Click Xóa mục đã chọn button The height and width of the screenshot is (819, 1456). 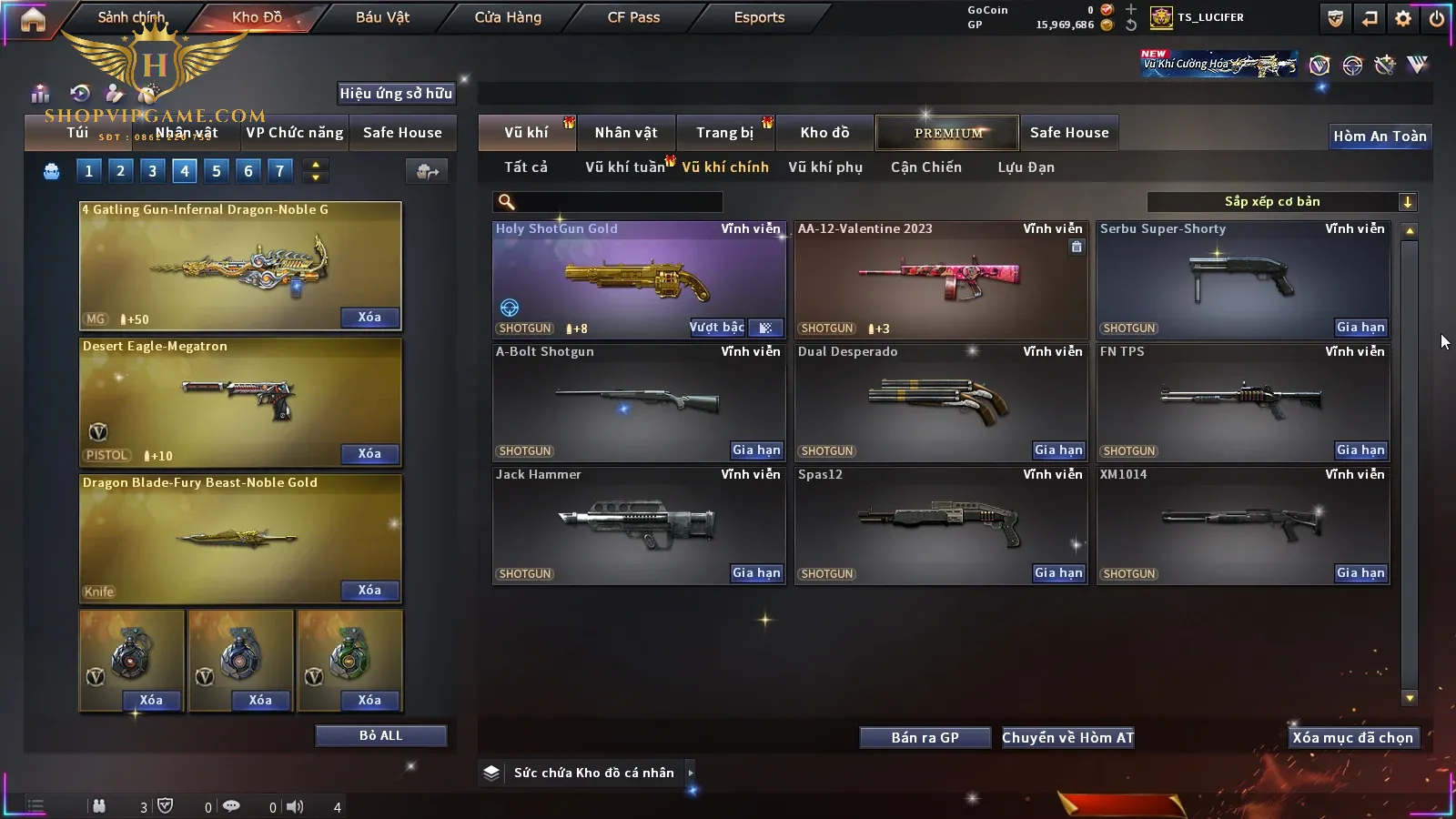1352,738
